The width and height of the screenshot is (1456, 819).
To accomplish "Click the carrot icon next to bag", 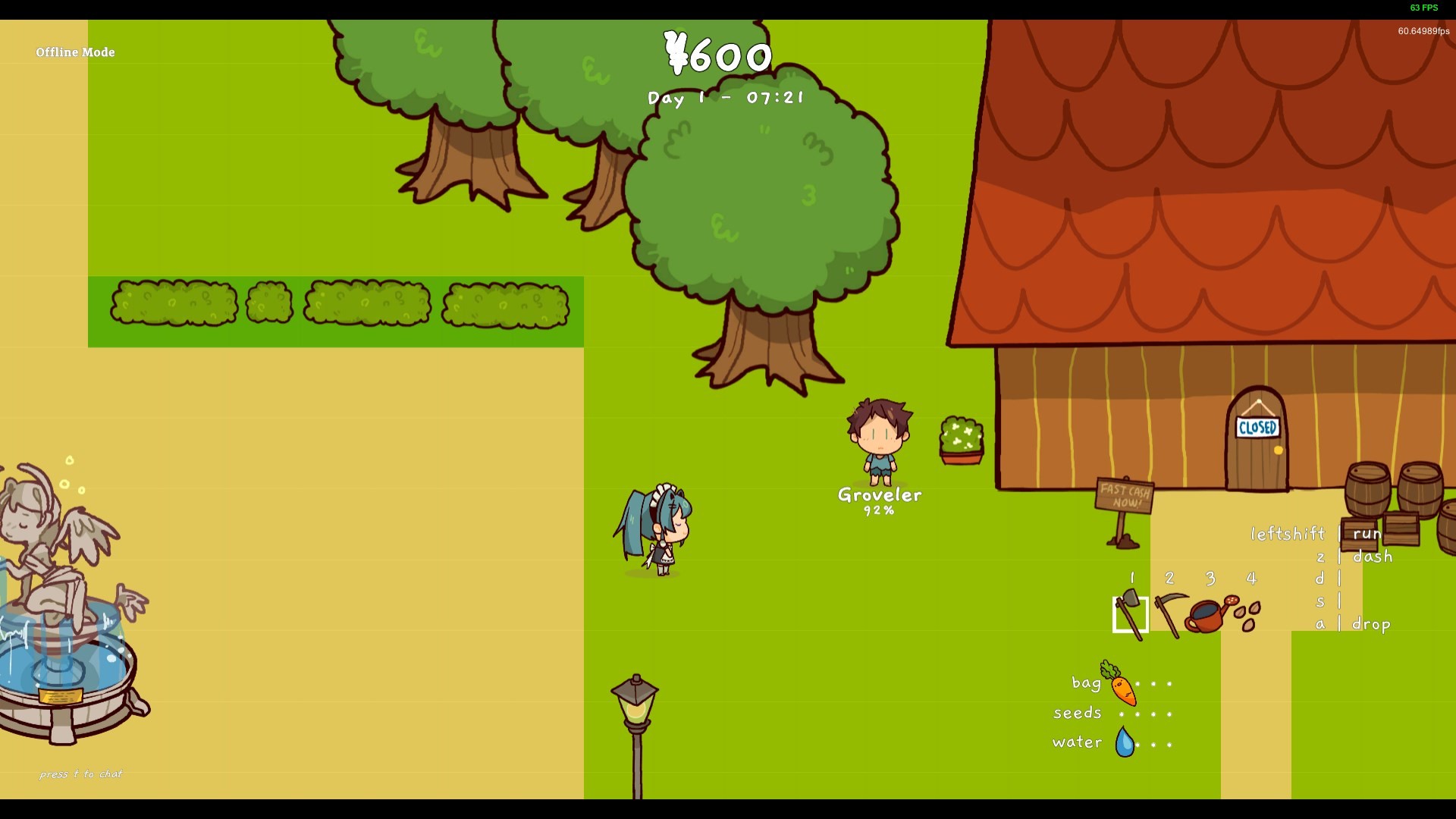I will [1122, 689].
